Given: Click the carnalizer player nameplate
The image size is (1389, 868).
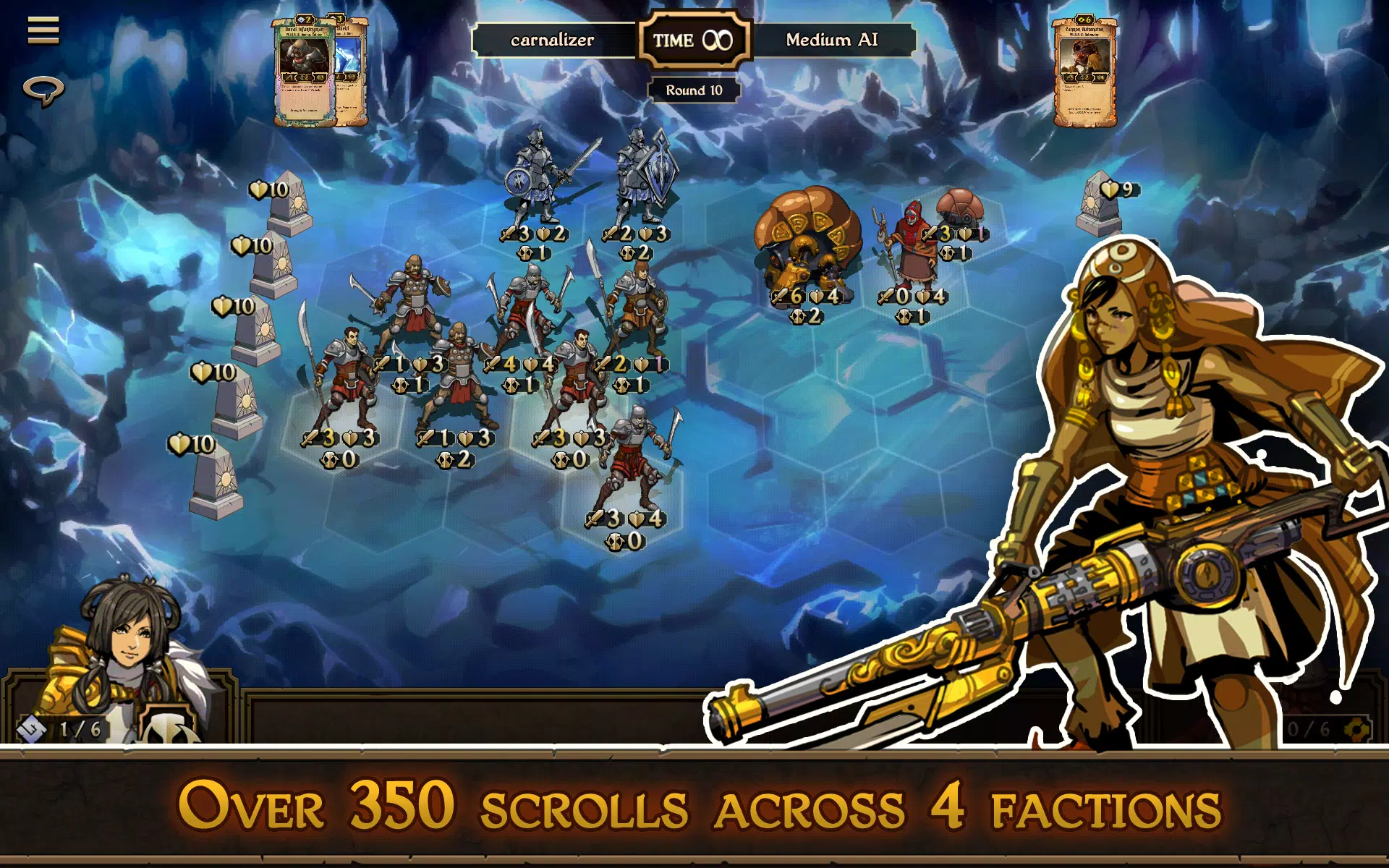Looking at the screenshot, I should (x=552, y=41).
